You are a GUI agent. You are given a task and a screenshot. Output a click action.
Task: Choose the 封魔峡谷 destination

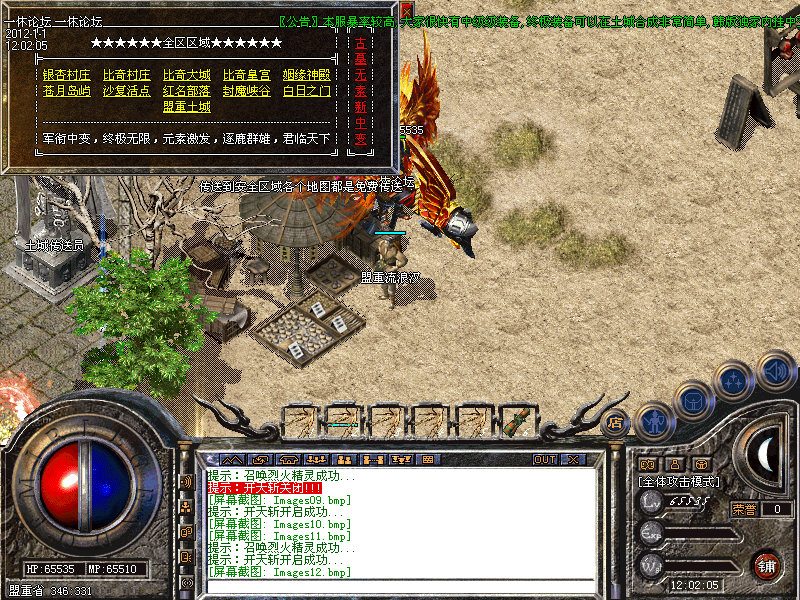(x=246, y=91)
